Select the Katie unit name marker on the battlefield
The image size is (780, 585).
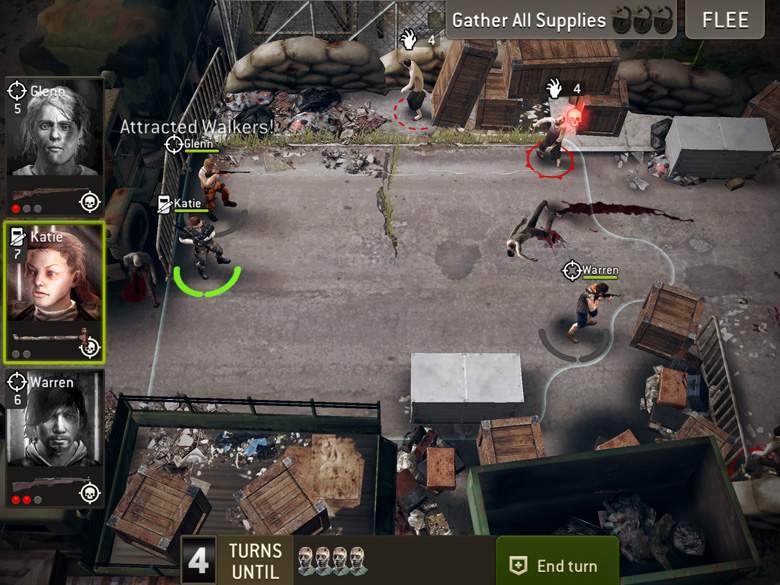[180, 204]
